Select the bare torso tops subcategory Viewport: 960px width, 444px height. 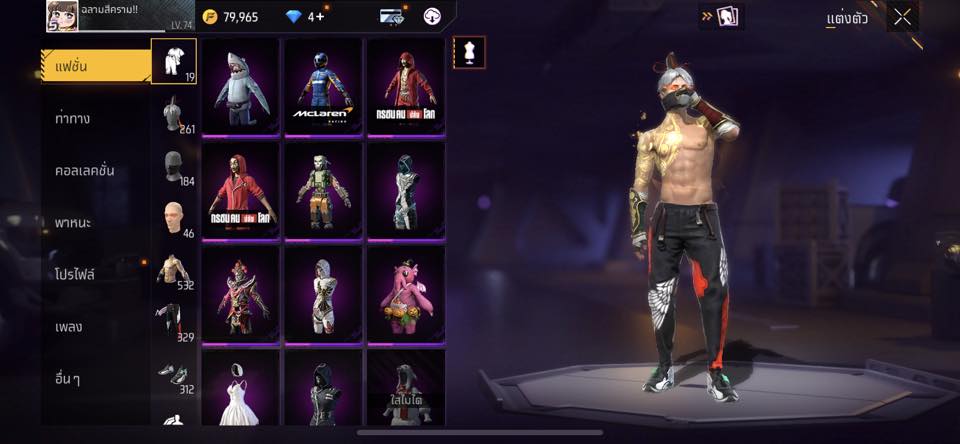tap(173, 270)
